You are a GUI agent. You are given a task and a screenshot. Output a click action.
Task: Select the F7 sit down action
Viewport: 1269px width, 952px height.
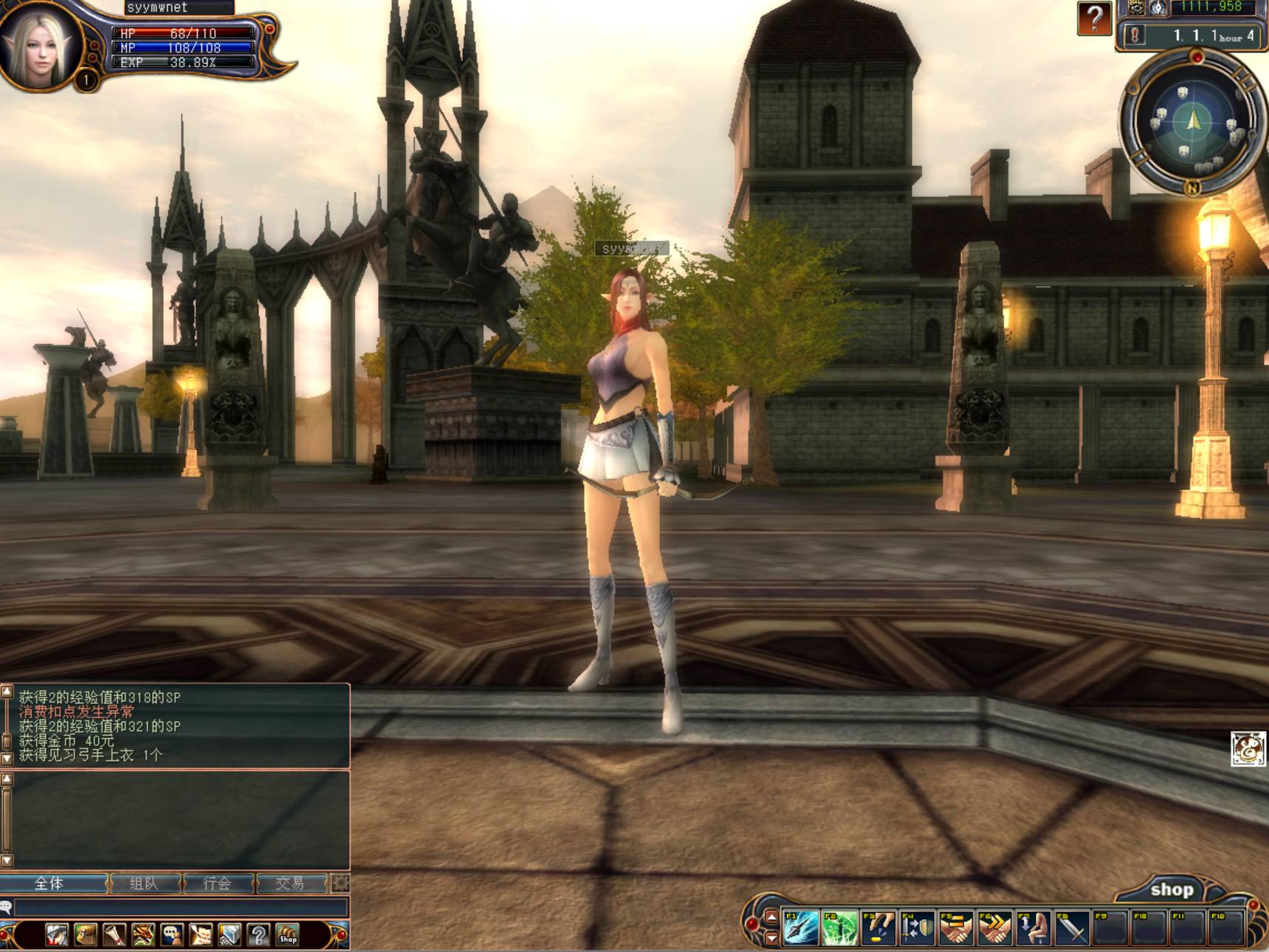pyautogui.click(x=1034, y=927)
